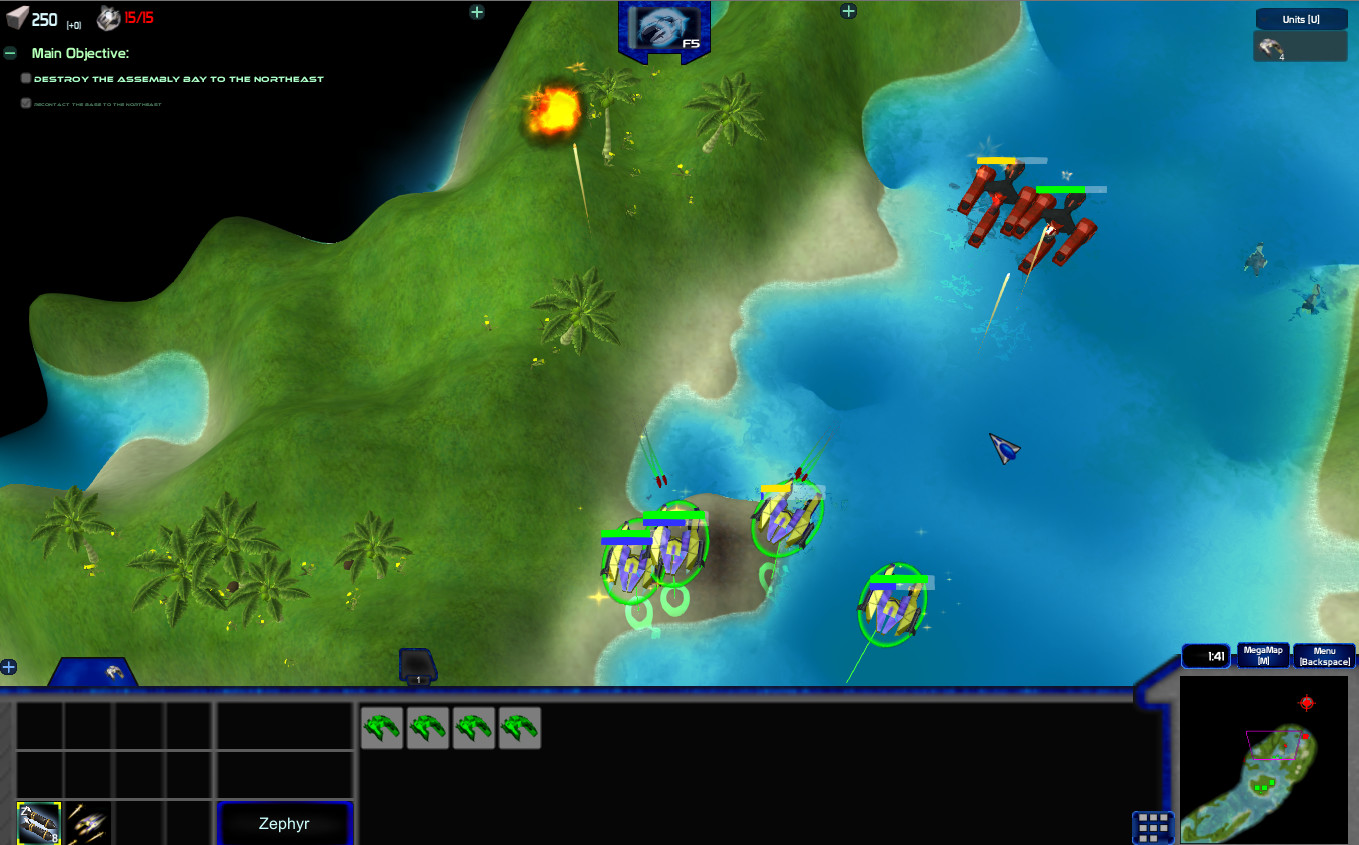1359x845 pixels.
Task: Open the MegaMap [M]
Action: (1263, 654)
